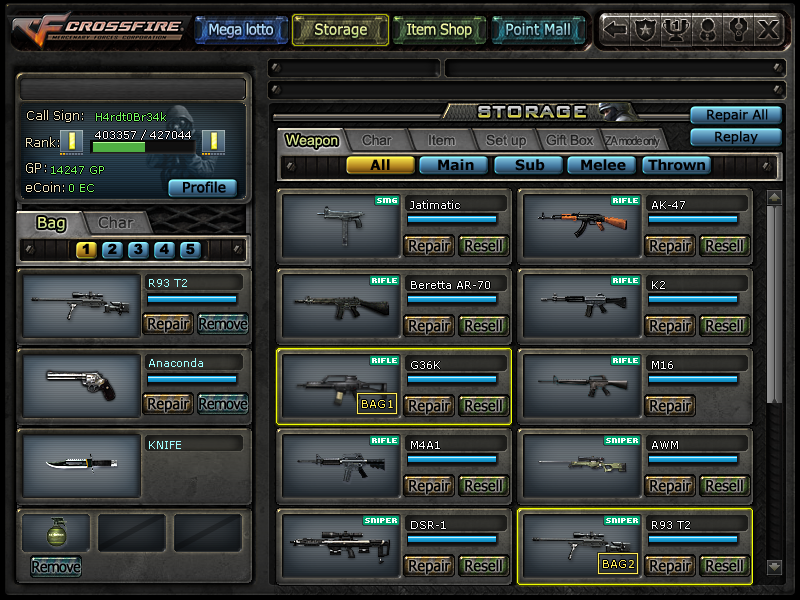
Task: Go to the Item Shop
Action: point(438,30)
